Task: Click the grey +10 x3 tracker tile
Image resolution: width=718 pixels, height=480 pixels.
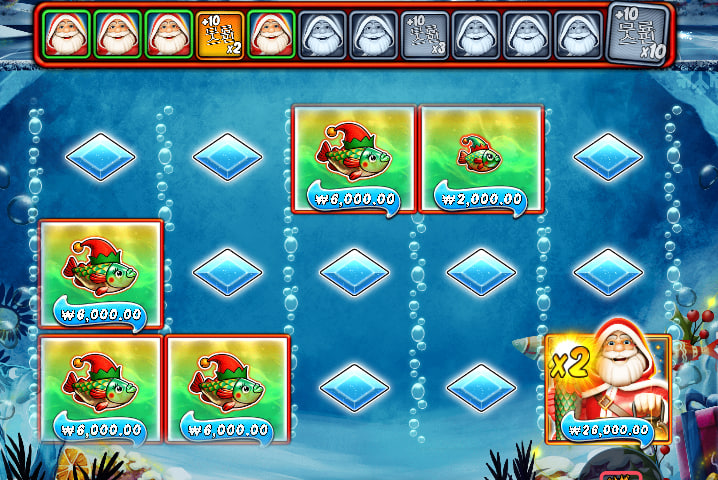Action: pyautogui.click(x=424, y=35)
